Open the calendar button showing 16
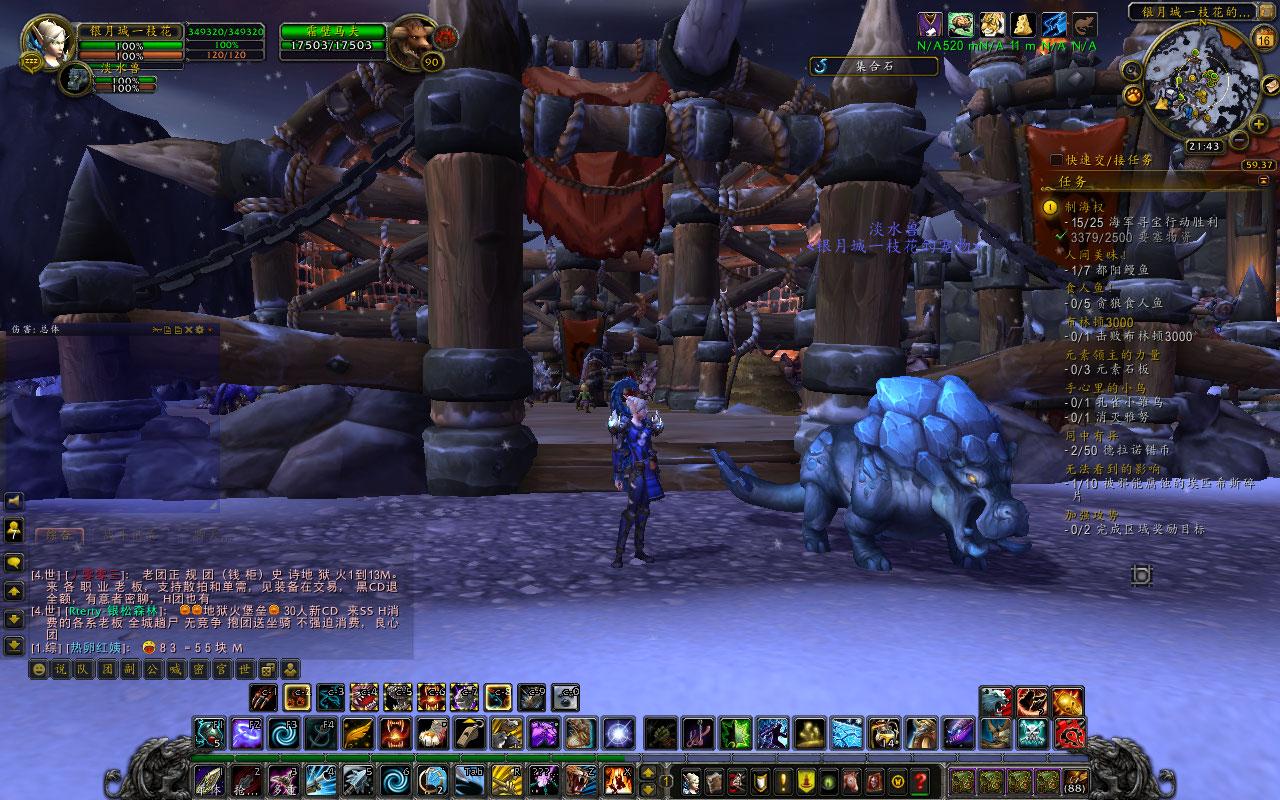Screen dimensions: 1280x800 (1264, 41)
